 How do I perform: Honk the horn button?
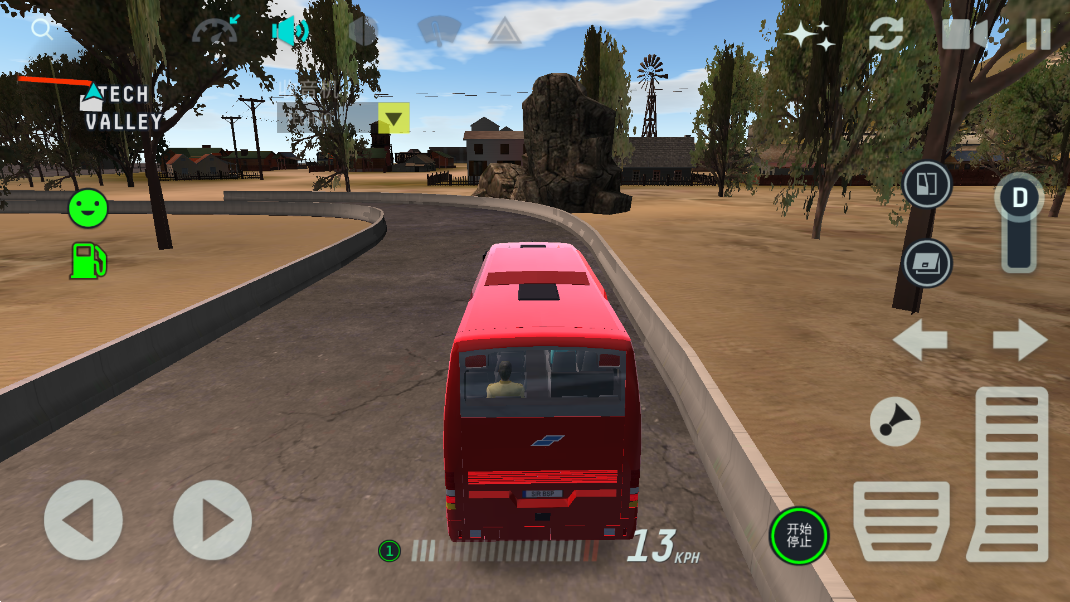coord(894,420)
